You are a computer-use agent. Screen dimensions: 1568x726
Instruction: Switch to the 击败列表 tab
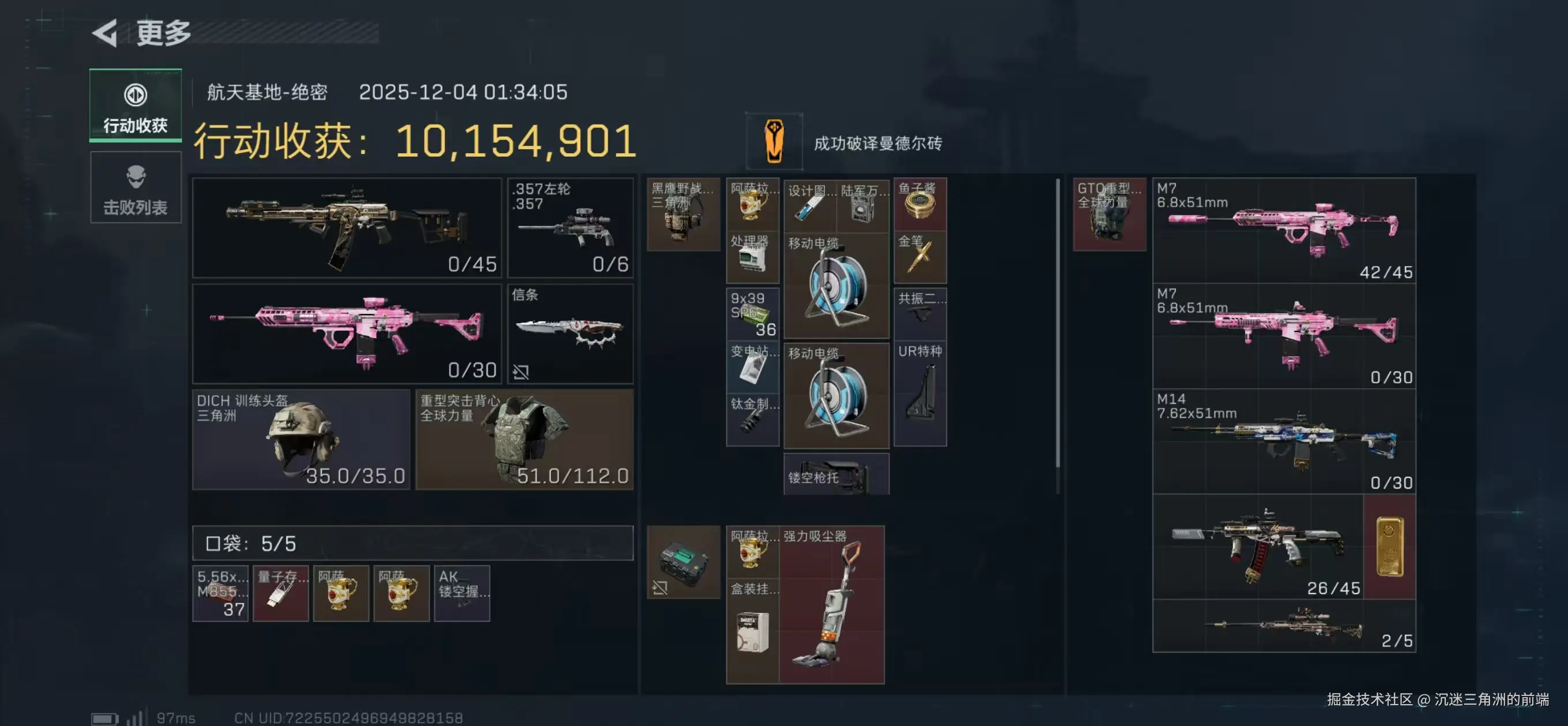click(x=135, y=187)
